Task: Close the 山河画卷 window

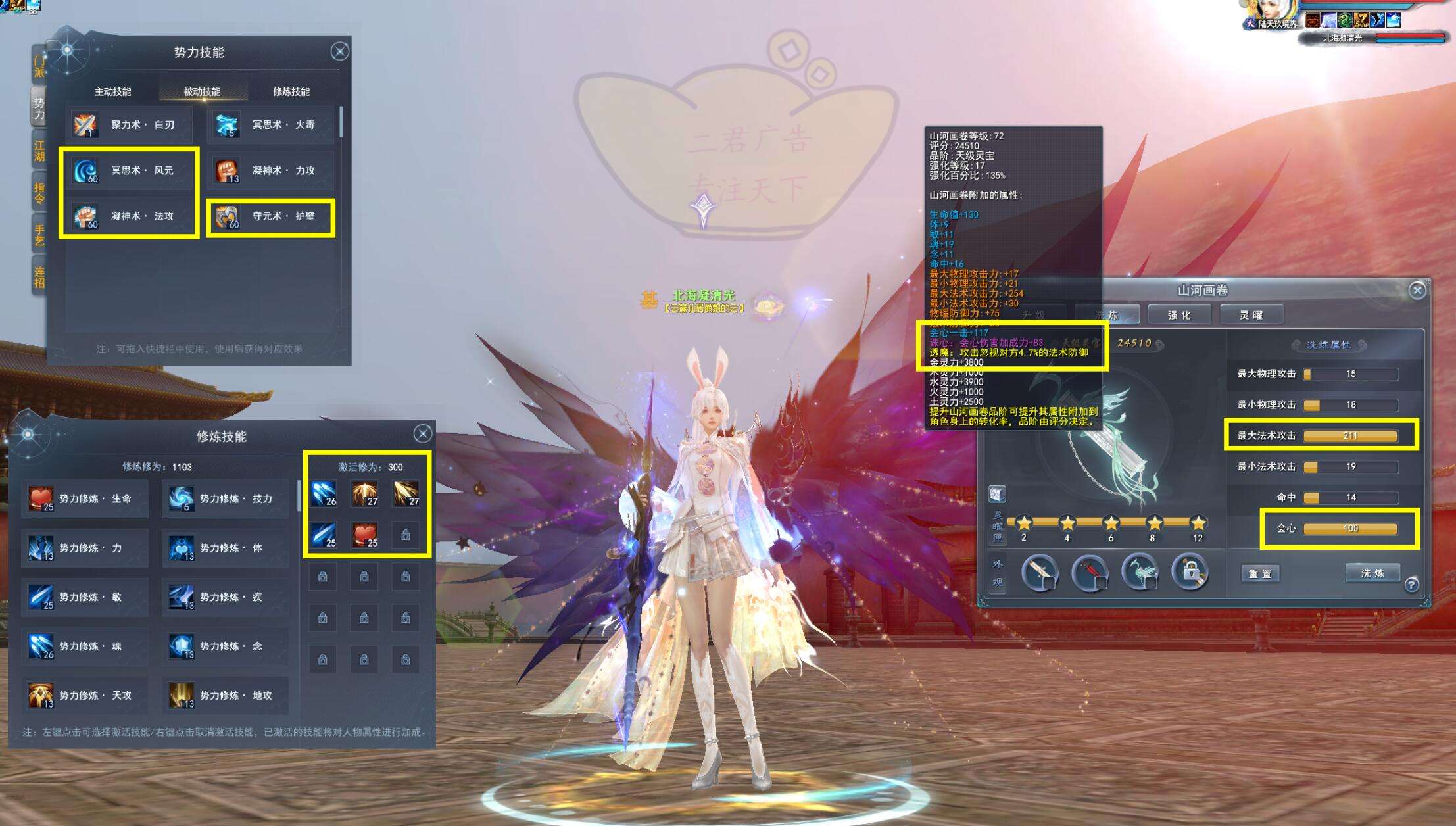Action: tap(1417, 290)
